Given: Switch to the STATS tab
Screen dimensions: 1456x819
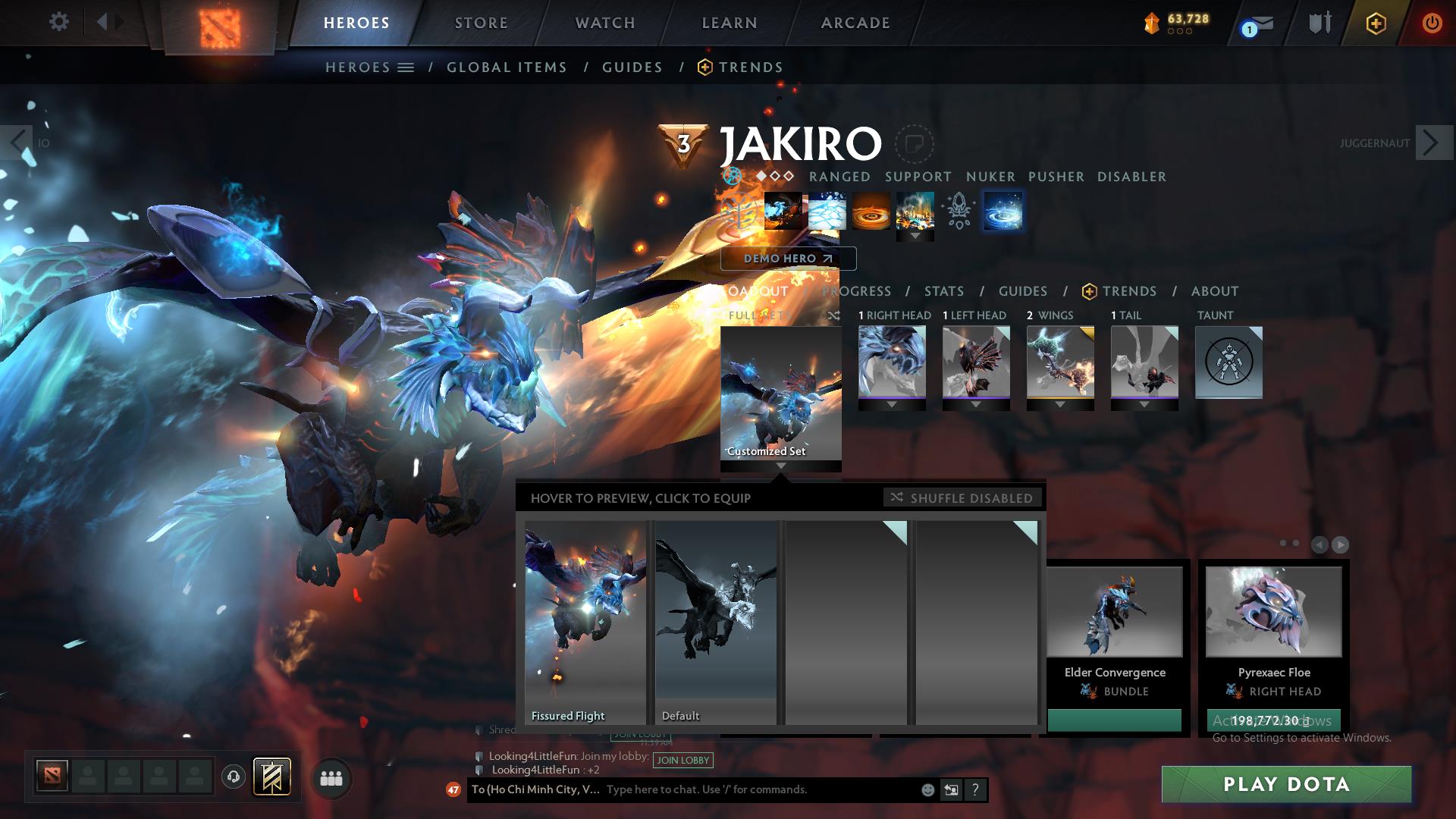Looking at the screenshot, I should (943, 291).
